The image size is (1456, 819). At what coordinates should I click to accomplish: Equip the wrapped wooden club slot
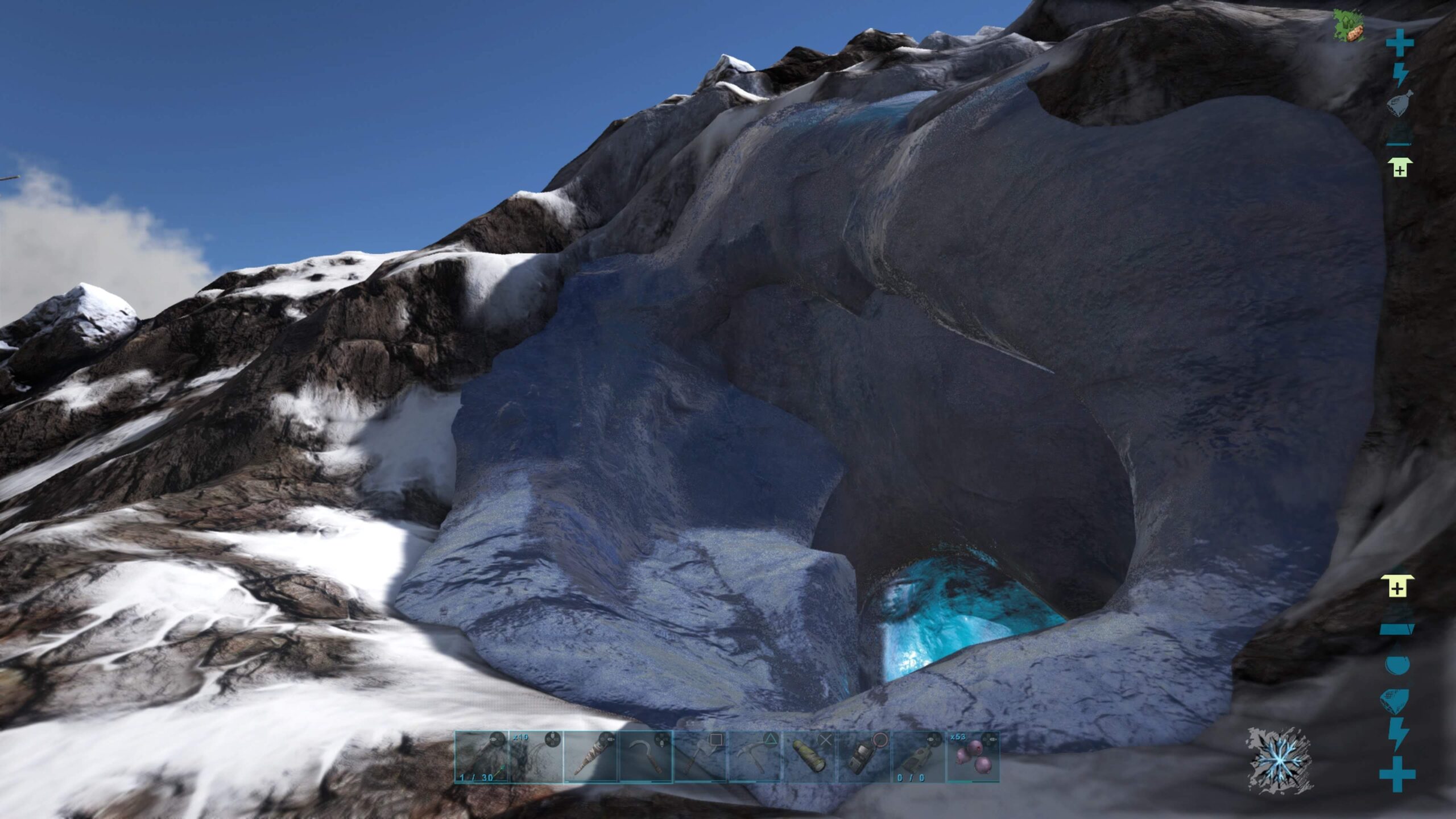pyautogui.click(x=590, y=756)
